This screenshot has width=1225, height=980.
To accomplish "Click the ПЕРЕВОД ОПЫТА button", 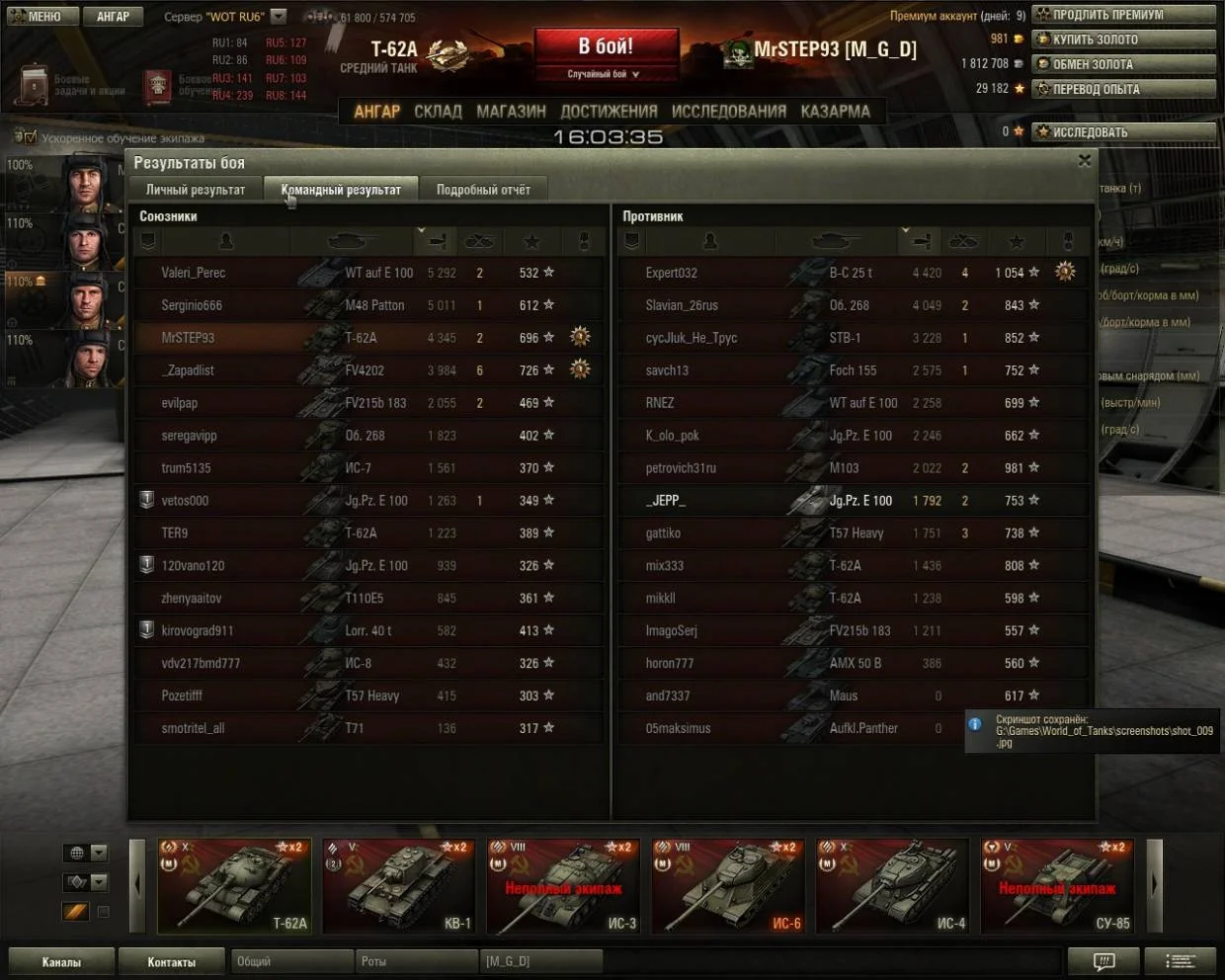I will click(x=1123, y=89).
